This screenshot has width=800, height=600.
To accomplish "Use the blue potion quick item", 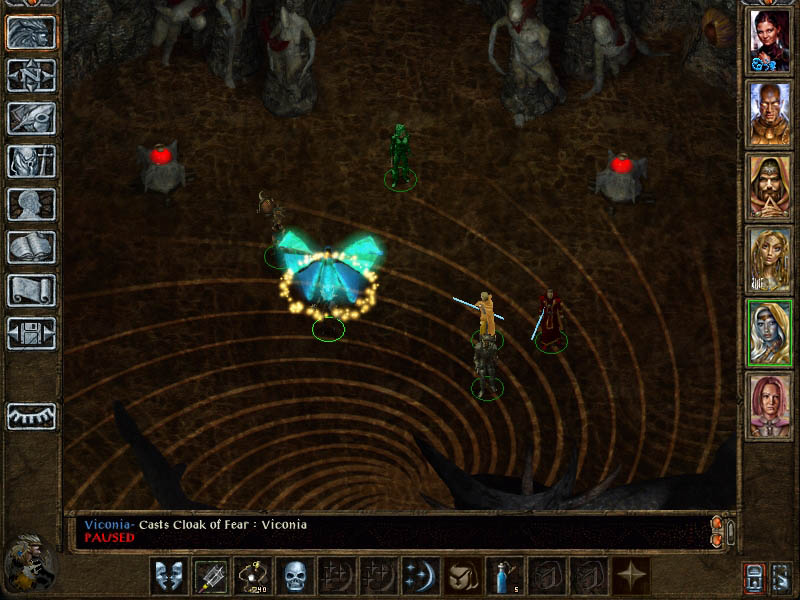I will [503, 575].
